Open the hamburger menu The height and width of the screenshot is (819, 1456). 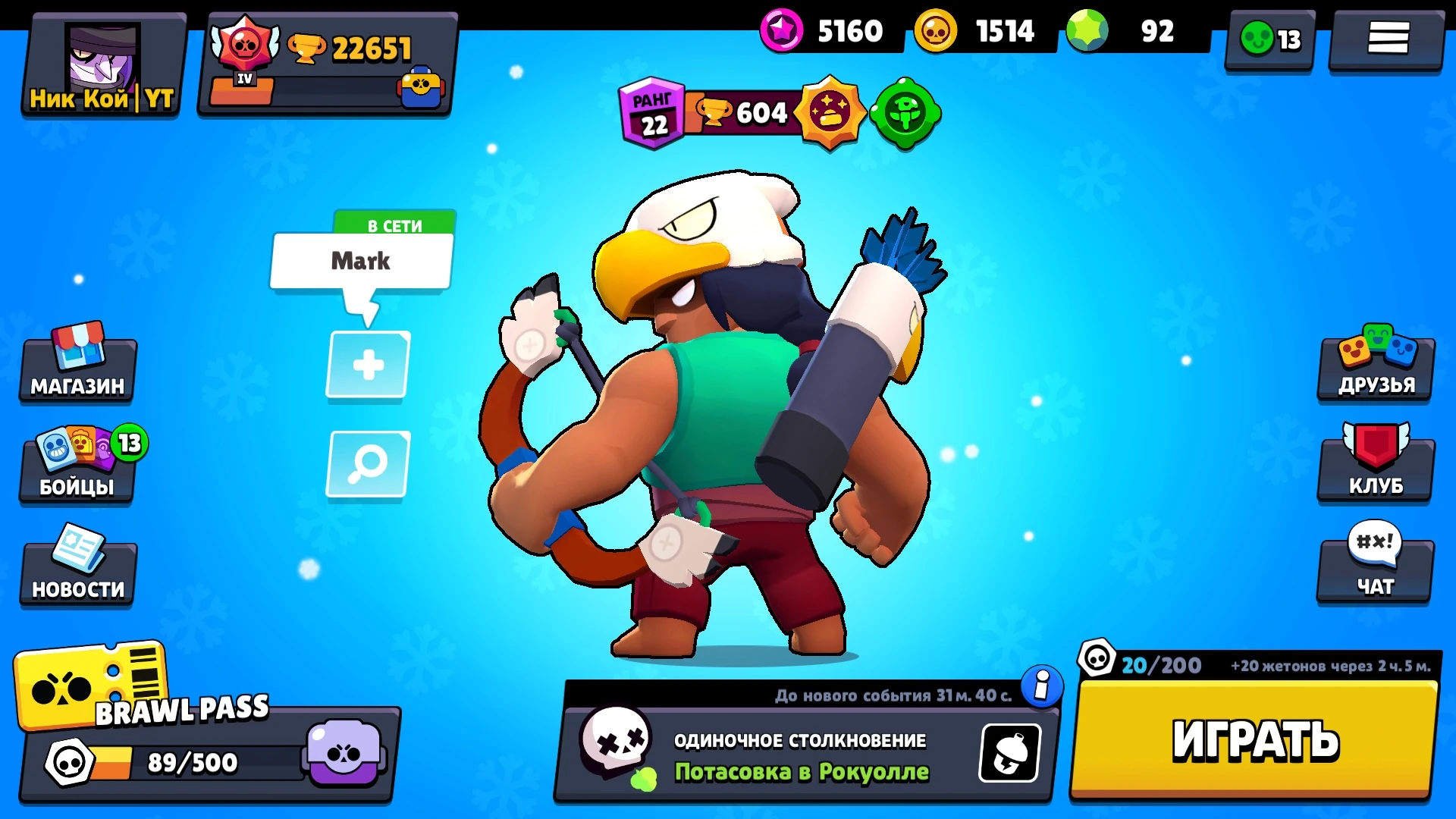pos(1387,38)
